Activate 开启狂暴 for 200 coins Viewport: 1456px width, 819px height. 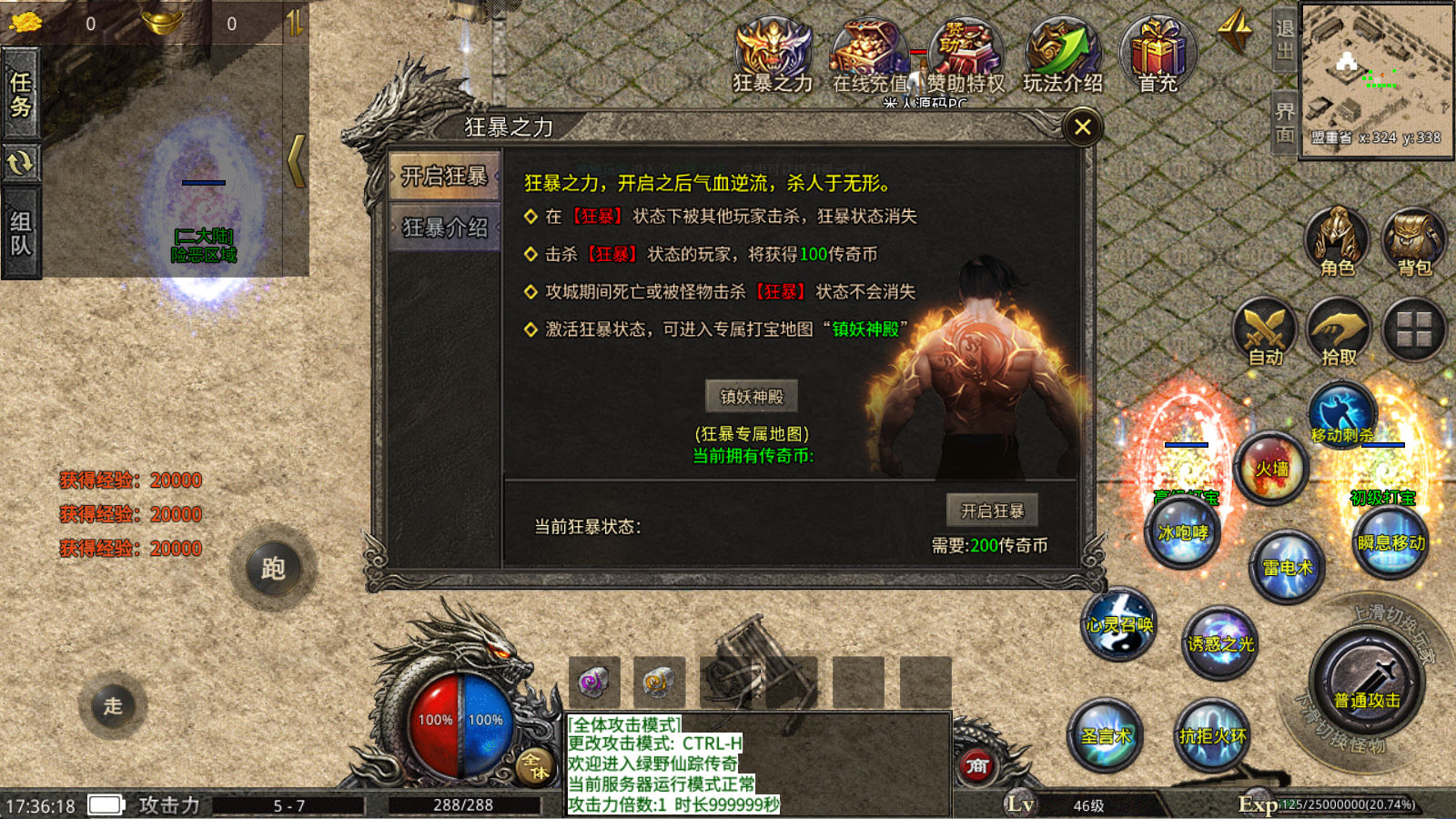click(x=992, y=511)
